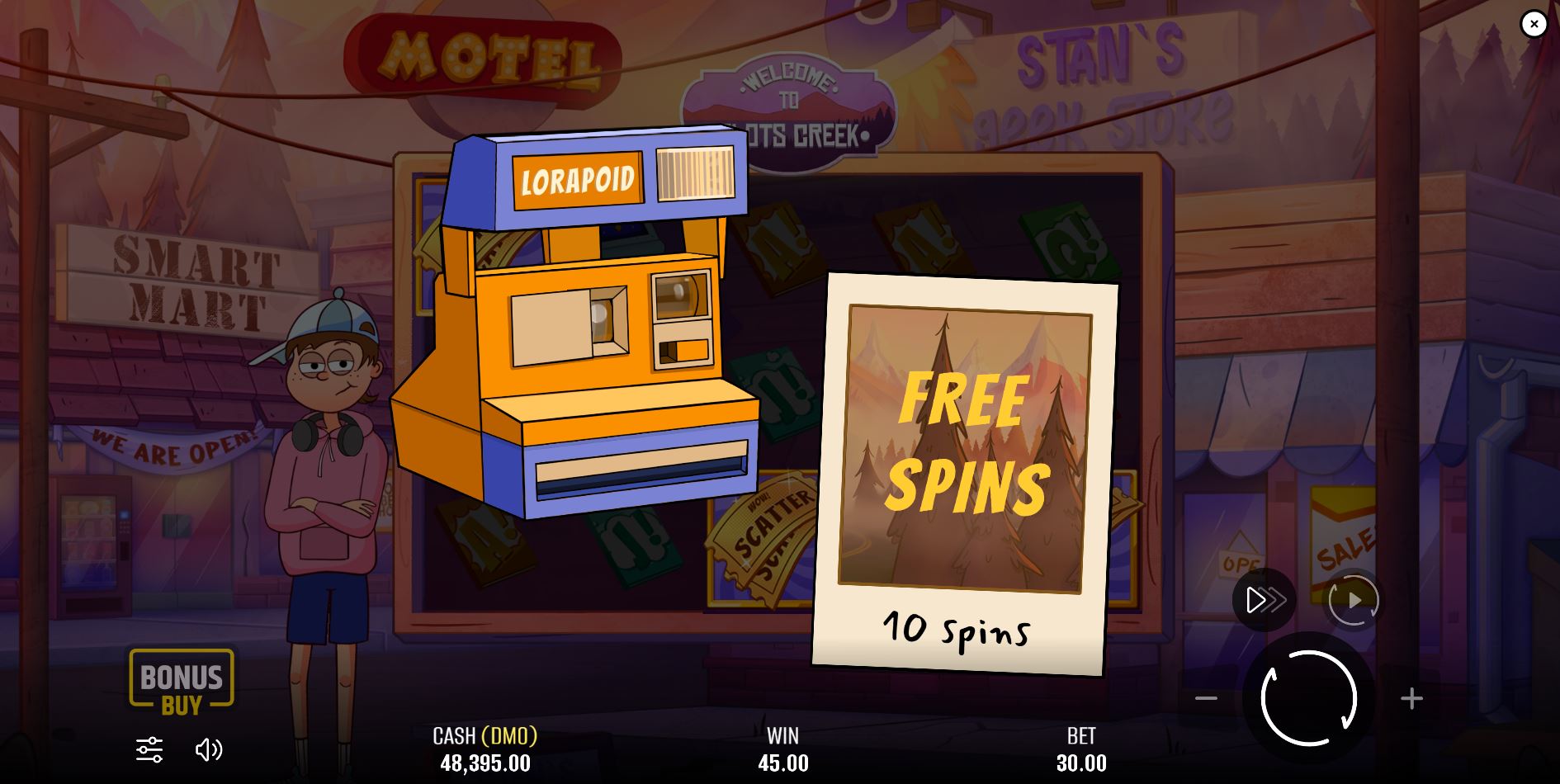The height and width of the screenshot is (784, 1560).
Task: Open the CASH (DMO) balance display
Action: [485, 749]
